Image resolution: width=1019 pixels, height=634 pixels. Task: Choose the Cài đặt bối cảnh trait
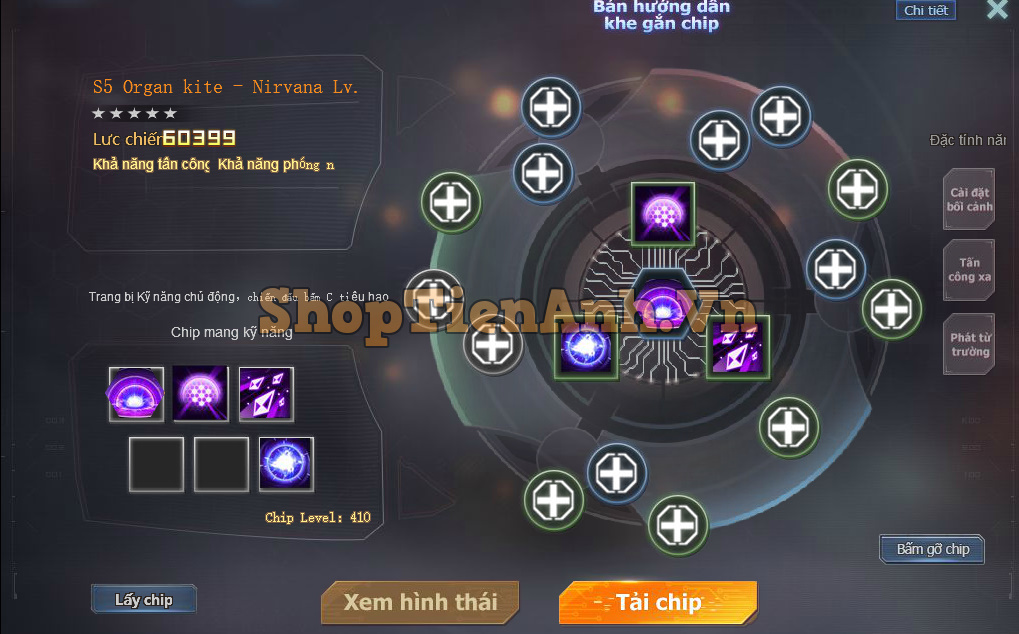click(969, 199)
